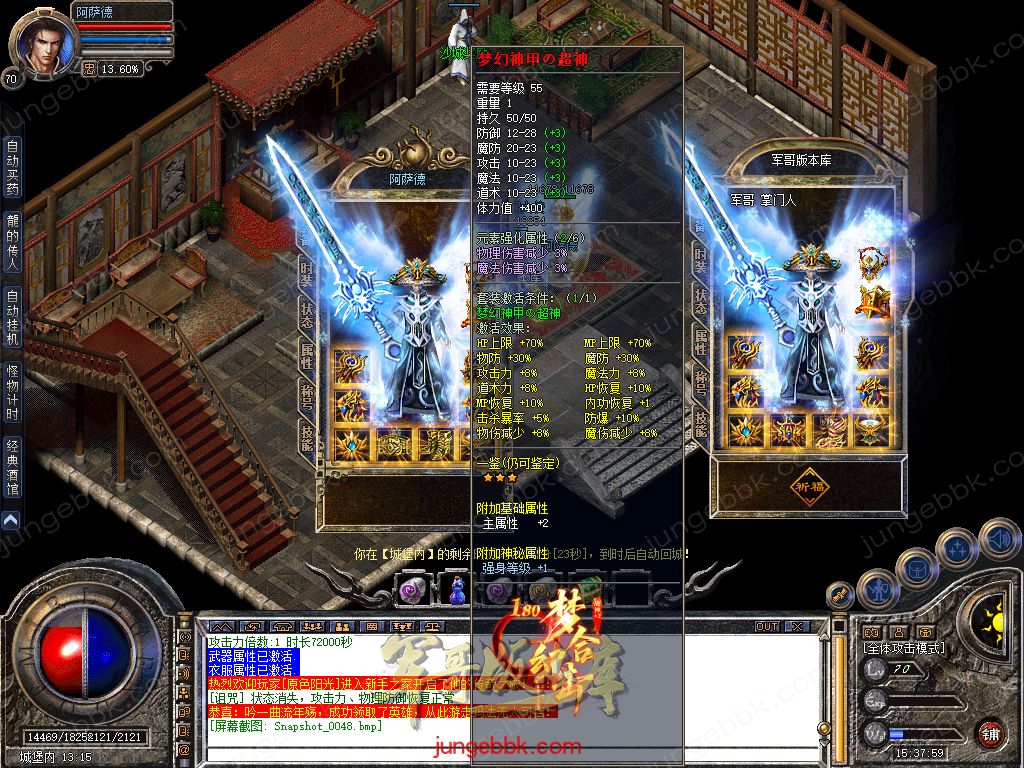Select the helmet slot in 军哥 panel
Screen dimensions: 1024x768
(x=872, y=265)
